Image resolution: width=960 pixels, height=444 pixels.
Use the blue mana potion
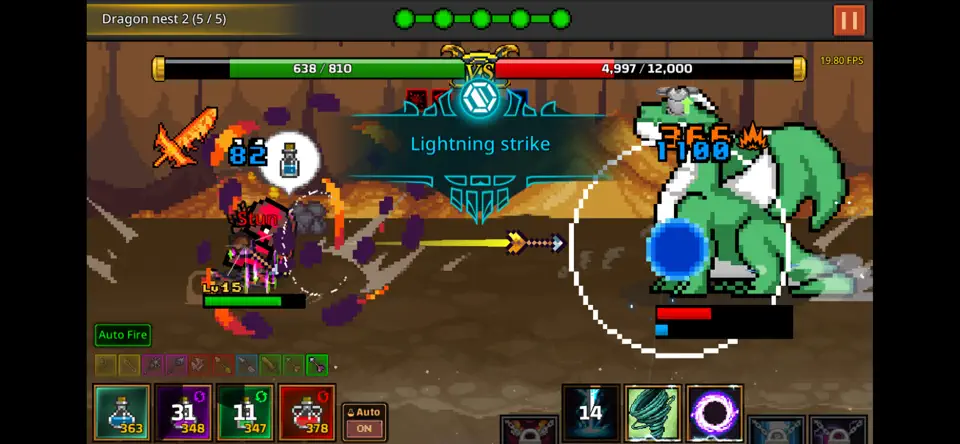coord(122,412)
